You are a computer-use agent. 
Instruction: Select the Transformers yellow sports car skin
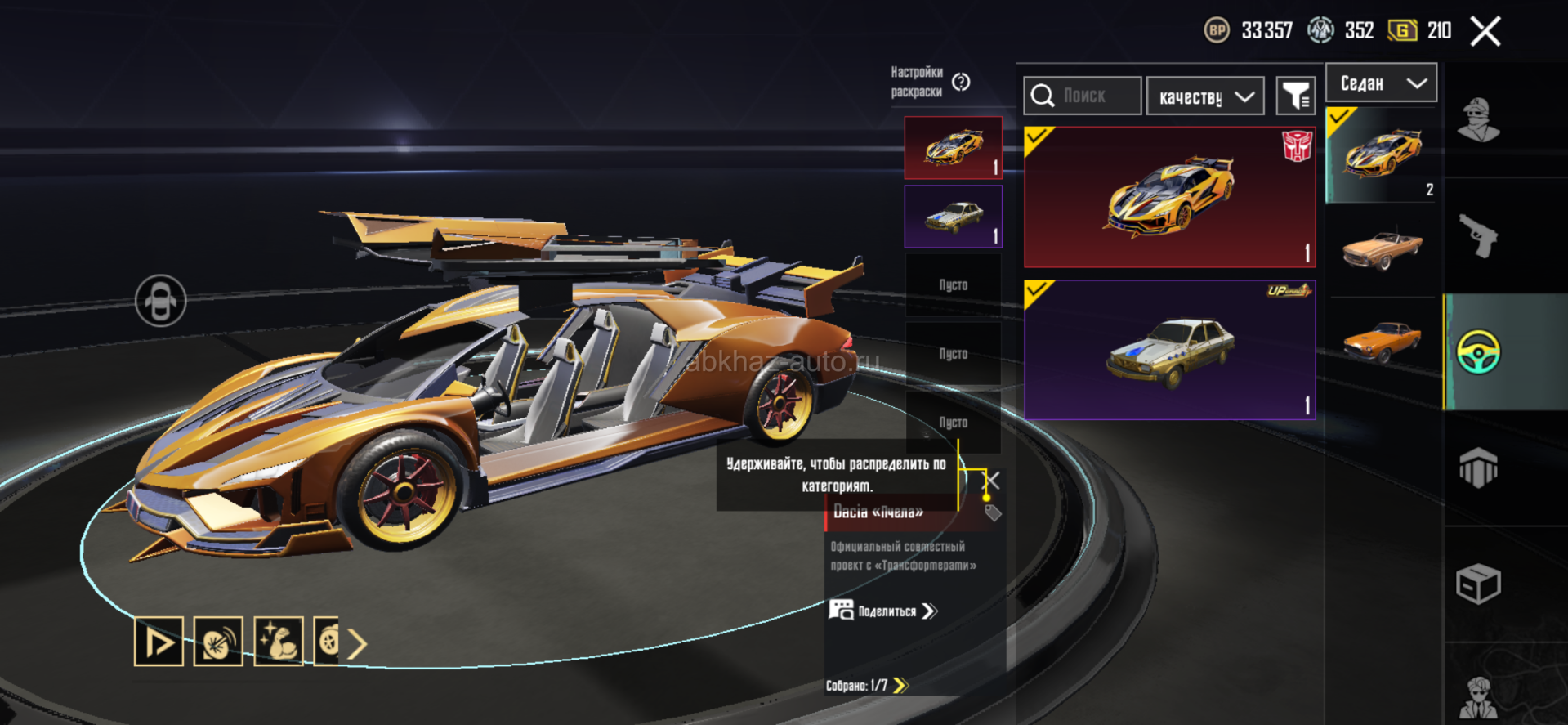coord(1169,197)
